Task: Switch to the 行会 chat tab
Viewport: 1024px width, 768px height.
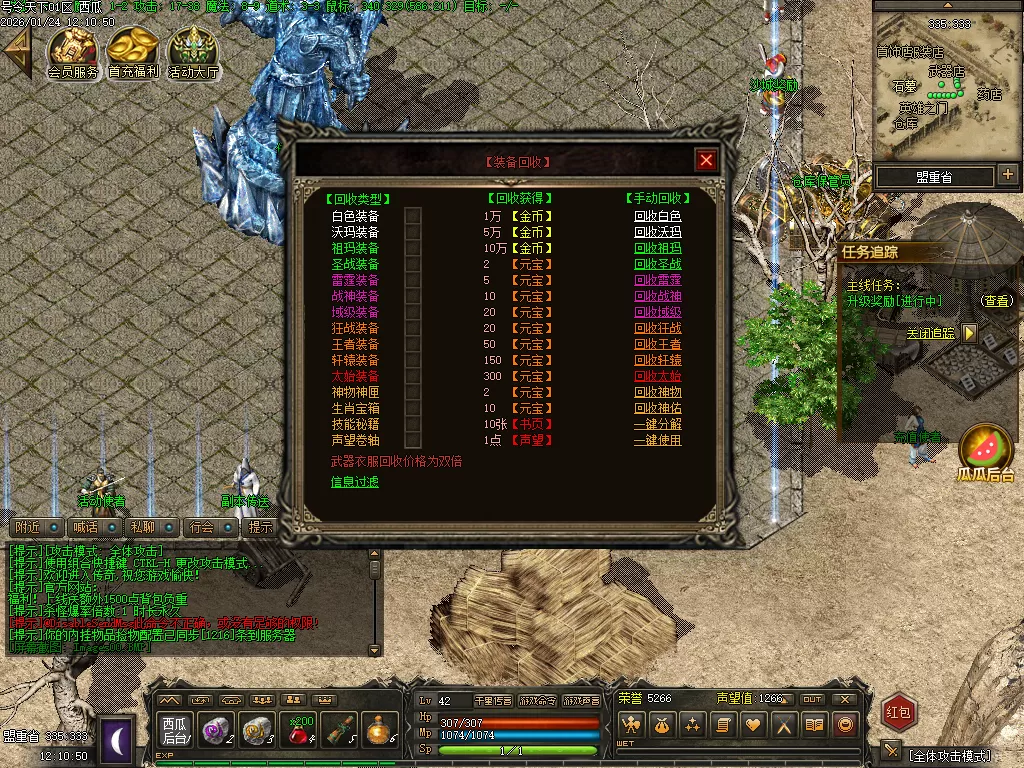Action: pyautogui.click(x=202, y=527)
